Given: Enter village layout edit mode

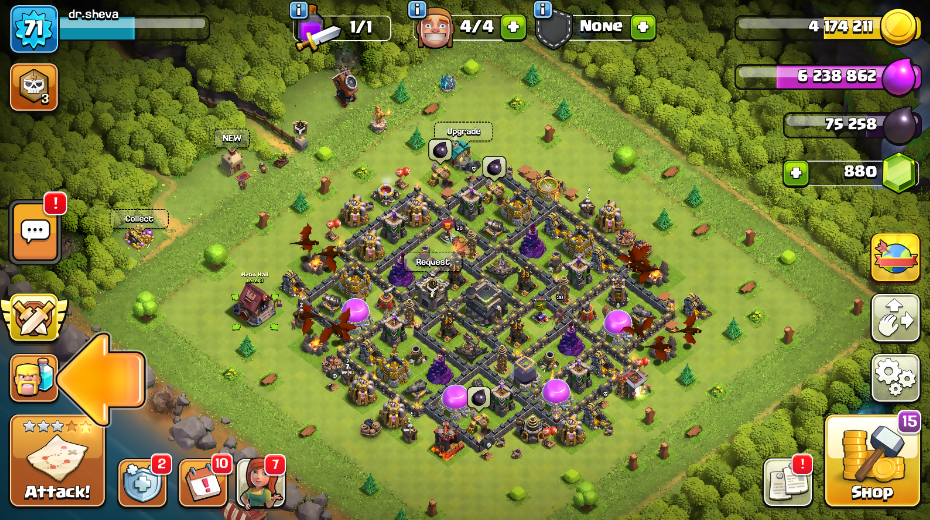Looking at the screenshot, I should click(x=895, y=318).
